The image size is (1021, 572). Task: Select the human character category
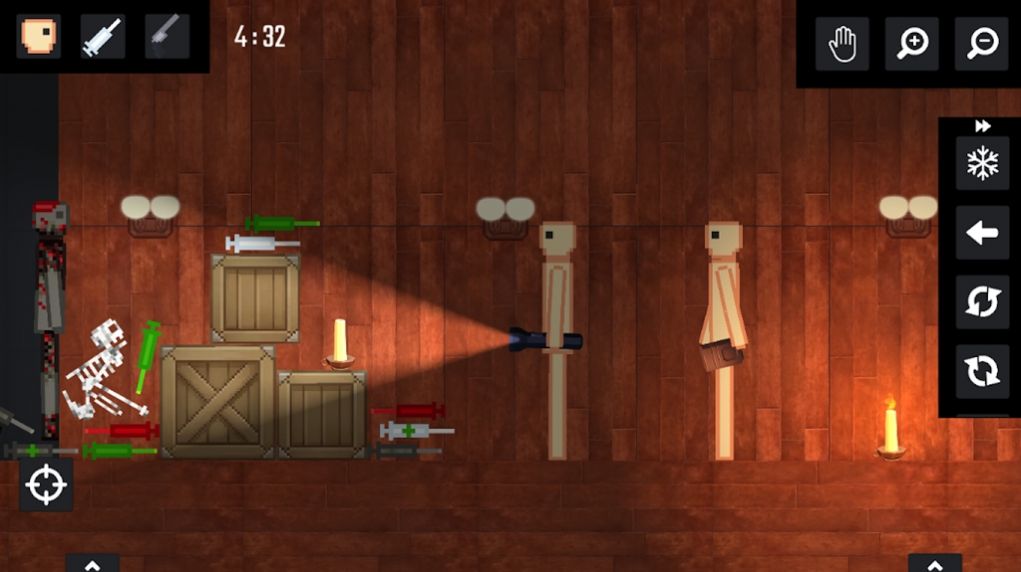click(39, 36)
